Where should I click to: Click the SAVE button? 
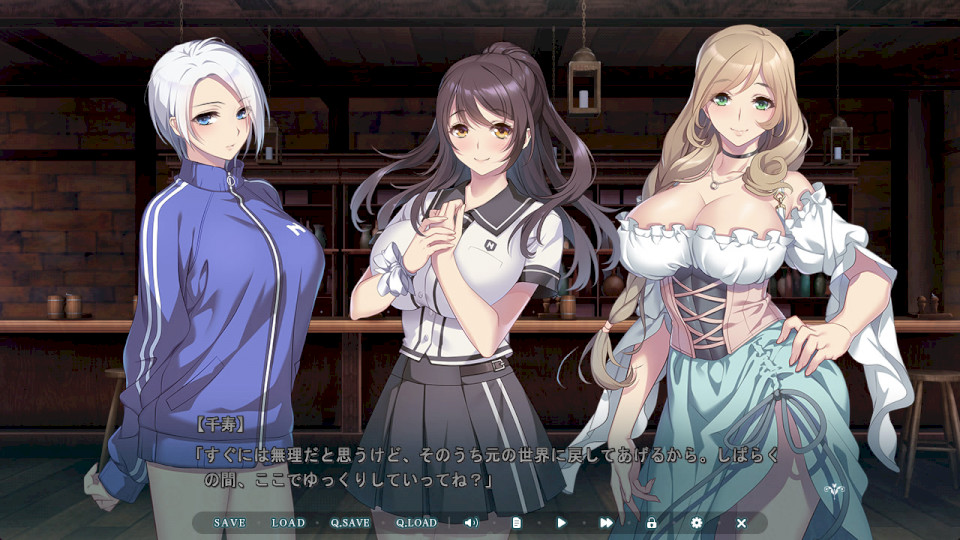(x=229, y=523)
